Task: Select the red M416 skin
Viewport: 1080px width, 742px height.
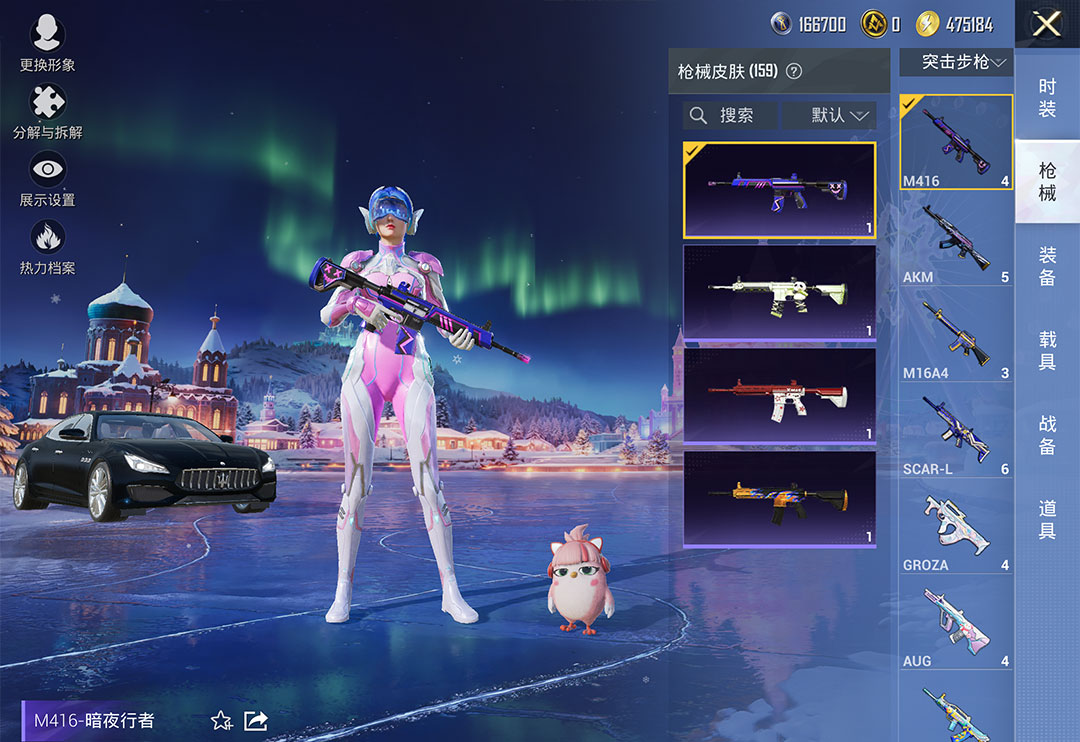Action: click(779, 394)
